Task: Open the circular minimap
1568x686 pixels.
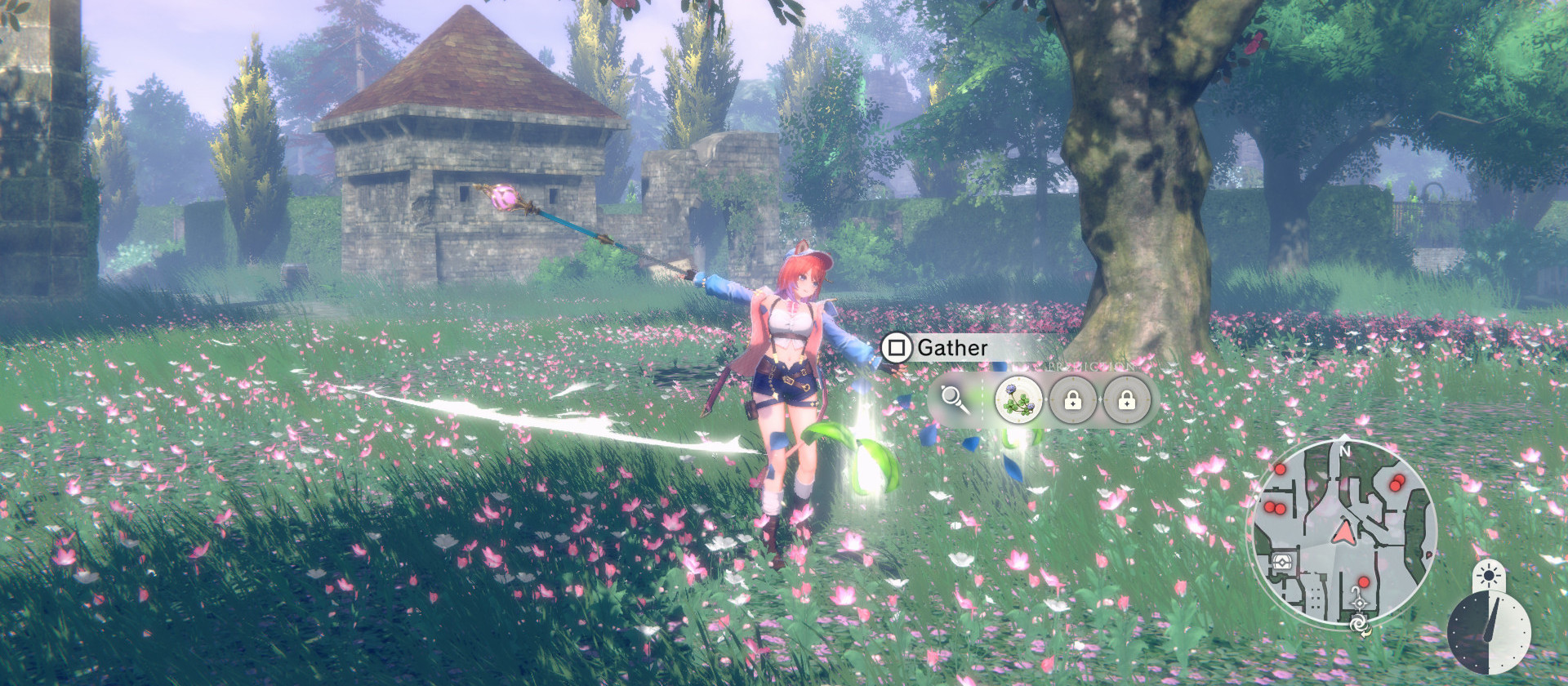Action: [x=1343, y=532]
